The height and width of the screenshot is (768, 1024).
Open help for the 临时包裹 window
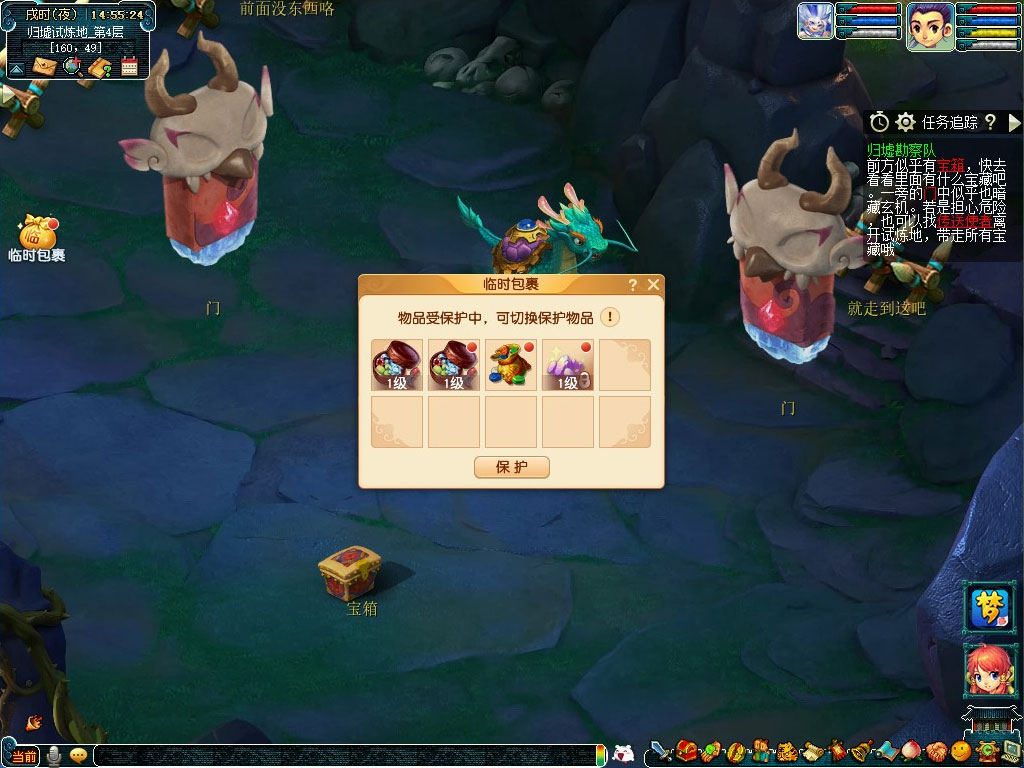pyautogui.click(x=633, y=285)
